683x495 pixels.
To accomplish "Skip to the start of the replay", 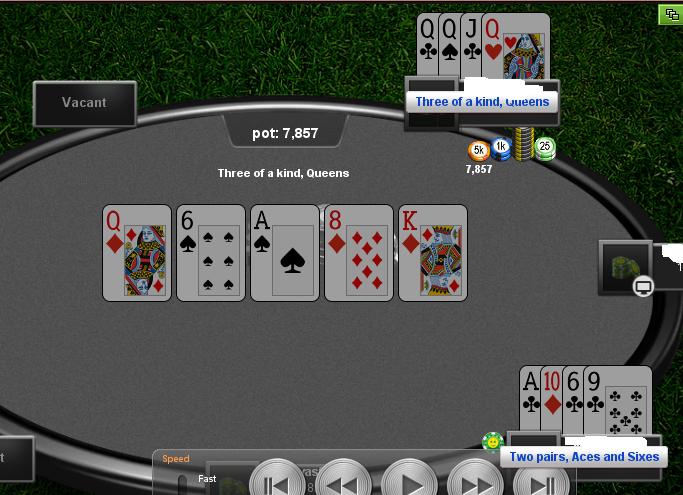I will (x=277, y=484).
